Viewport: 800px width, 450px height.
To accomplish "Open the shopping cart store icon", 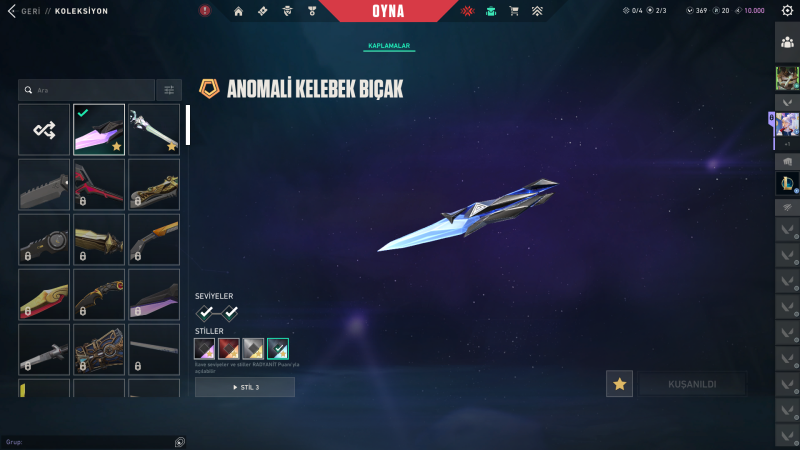I will (514, 11).
